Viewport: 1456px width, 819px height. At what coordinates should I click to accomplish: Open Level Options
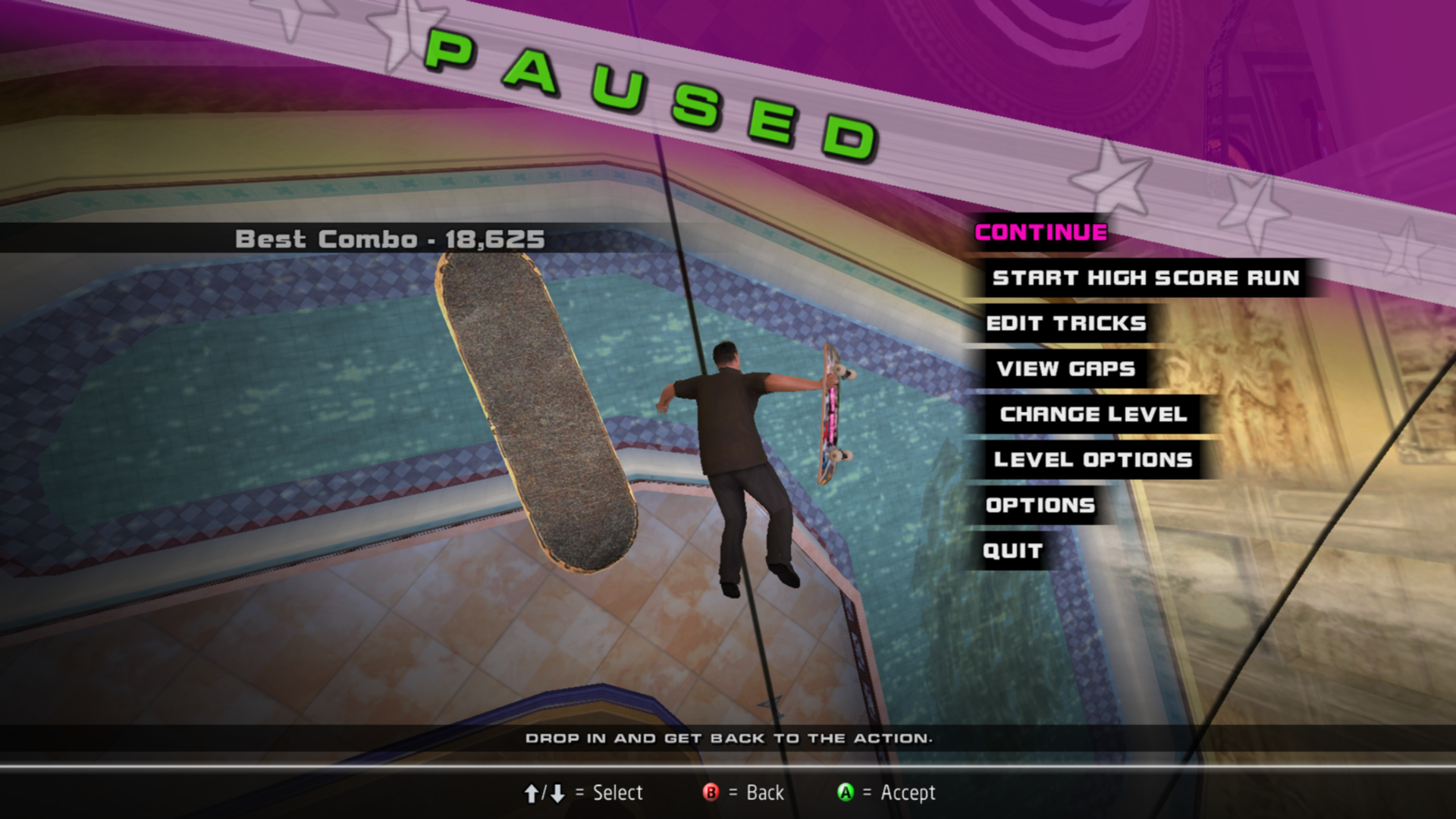(x=1093, y=460)
